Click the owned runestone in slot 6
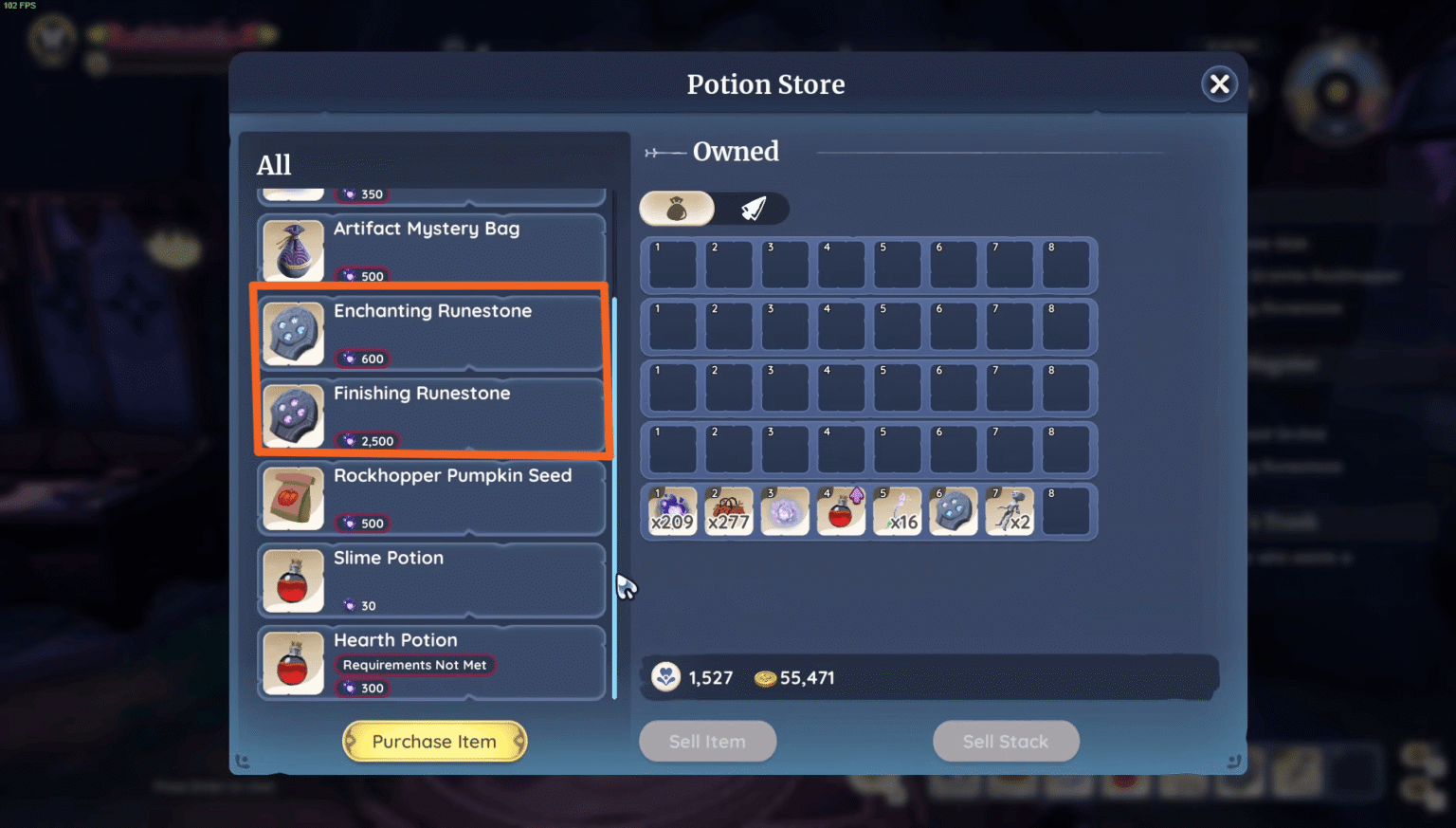Screen dimensions: 1456x828 [x=953, y=510]
